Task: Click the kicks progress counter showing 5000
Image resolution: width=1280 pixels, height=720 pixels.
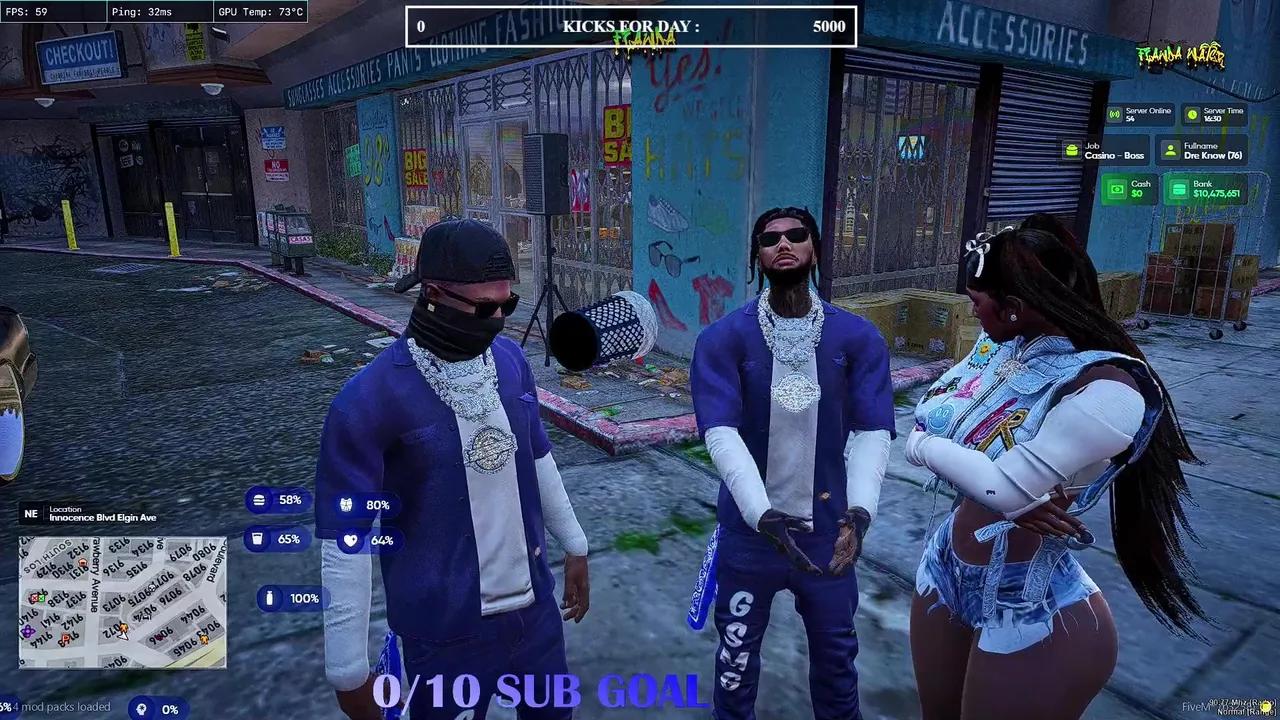Action: (x=828, y=27)
